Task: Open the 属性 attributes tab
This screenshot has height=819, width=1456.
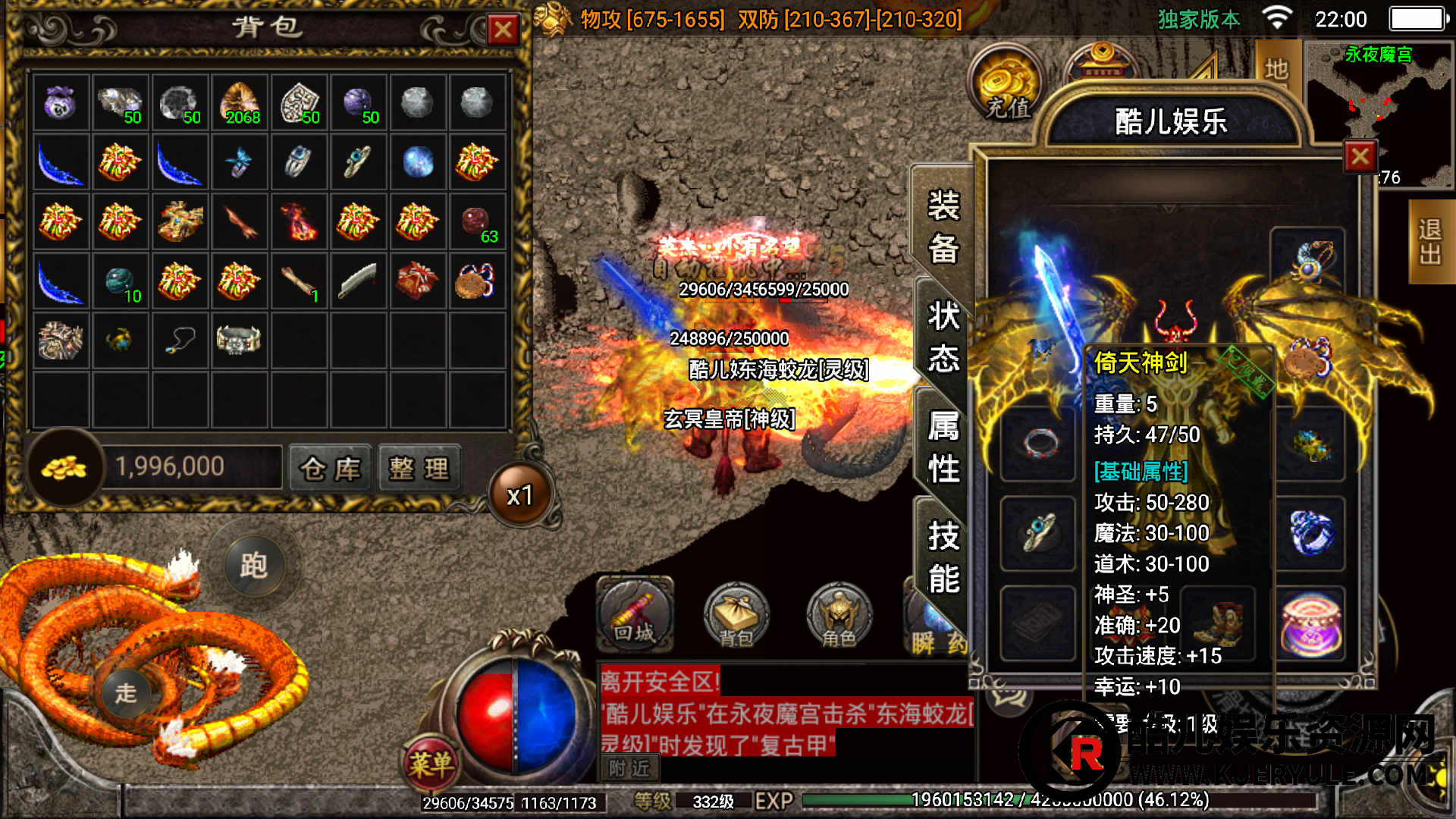Action: [x=943, y=447]
